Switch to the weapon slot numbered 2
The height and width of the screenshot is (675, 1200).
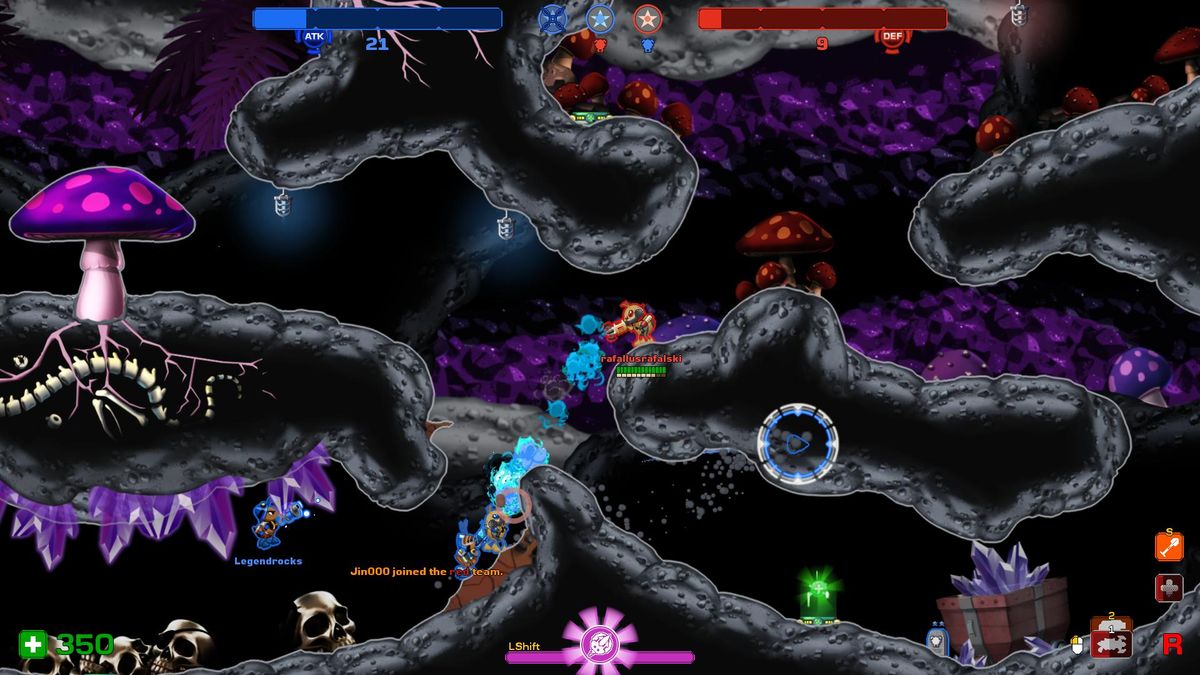pyautogui.click(x=1110, y=620)
